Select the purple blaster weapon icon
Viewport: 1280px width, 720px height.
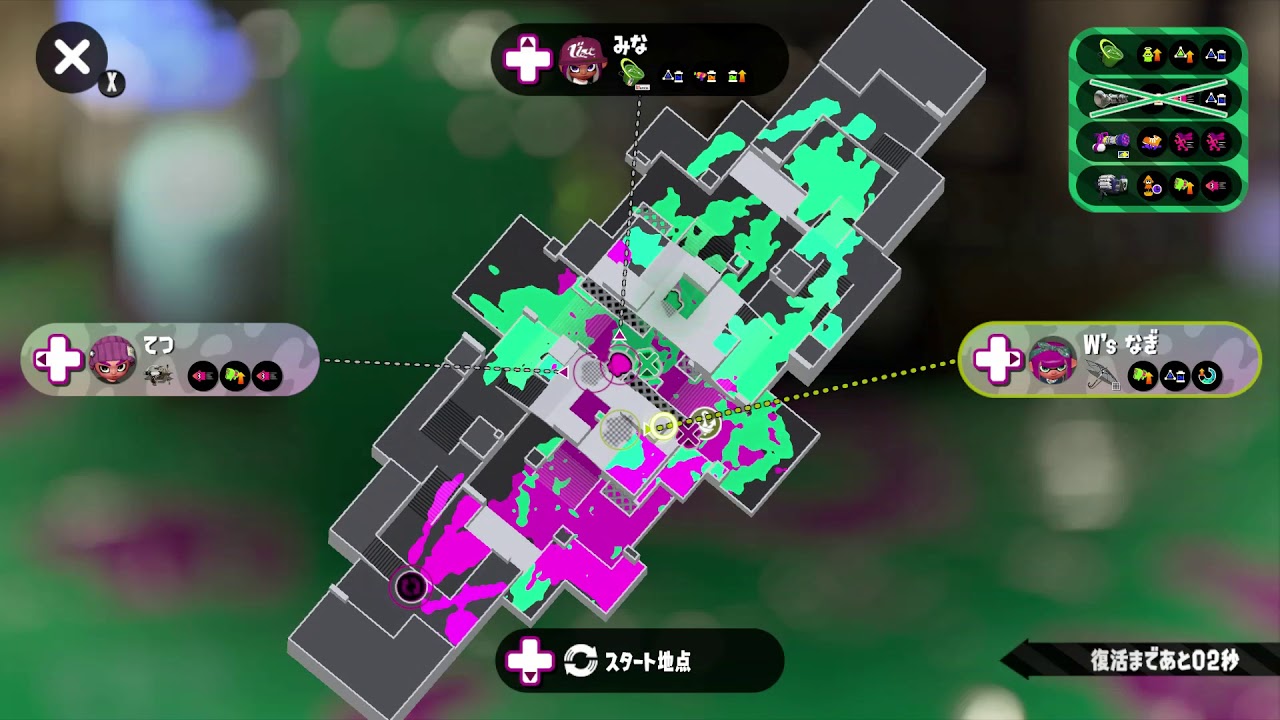coord(1110,140)
